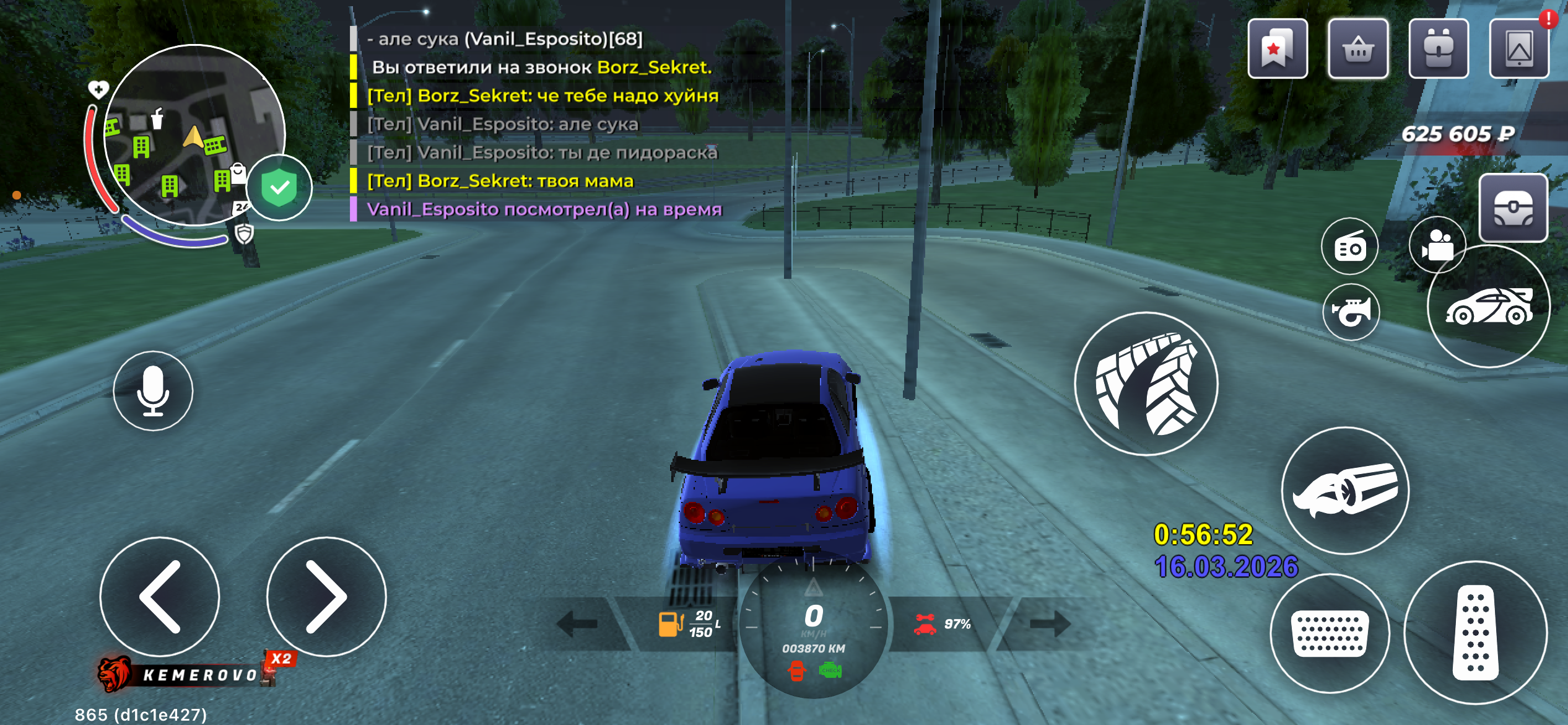Open the shop basket icon
1568x725 pixels.
pyautogui.click(x=1358, y=49)
